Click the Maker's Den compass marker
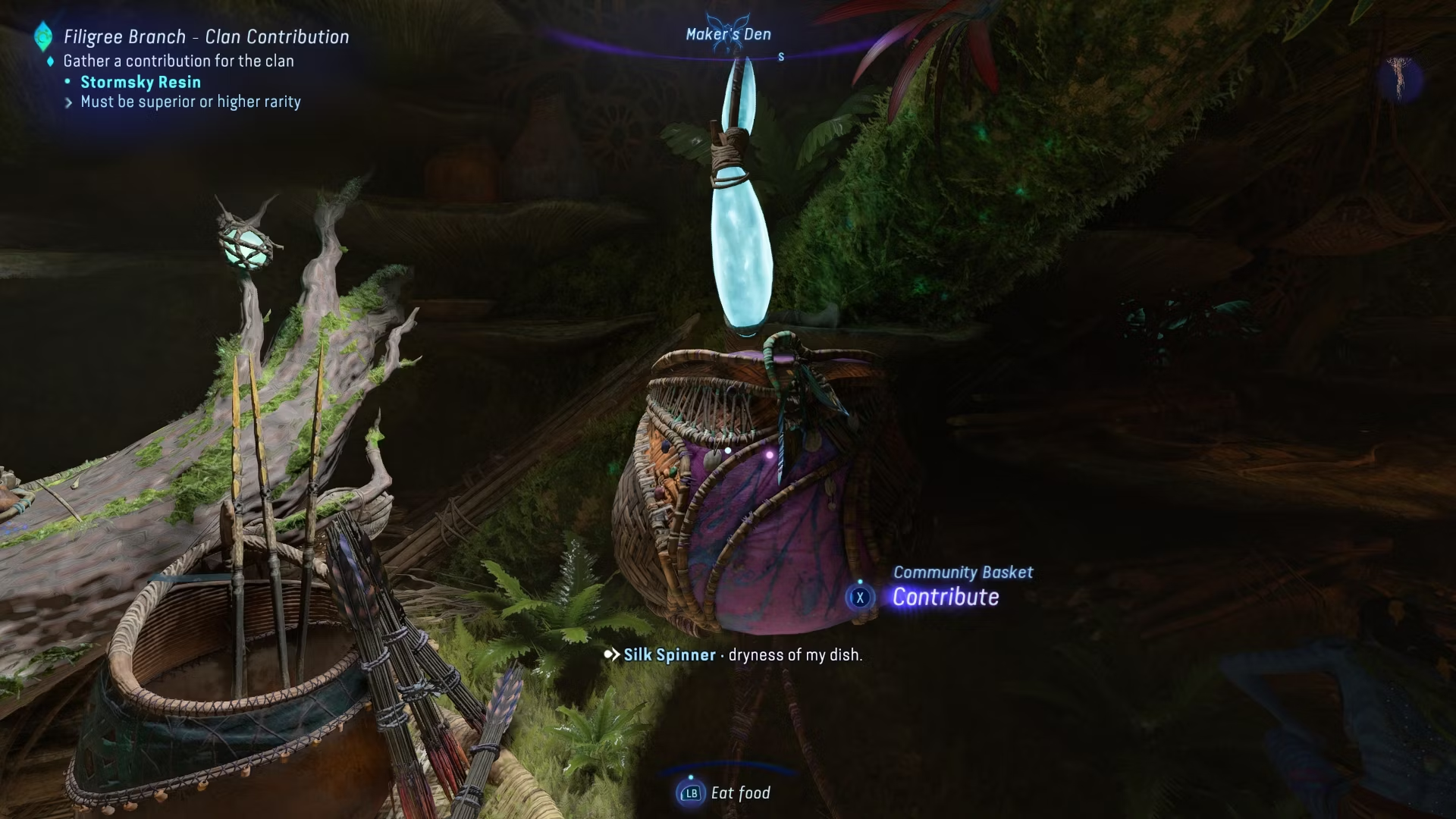Viewport: 1456px width, 819px height. [728, 34]
